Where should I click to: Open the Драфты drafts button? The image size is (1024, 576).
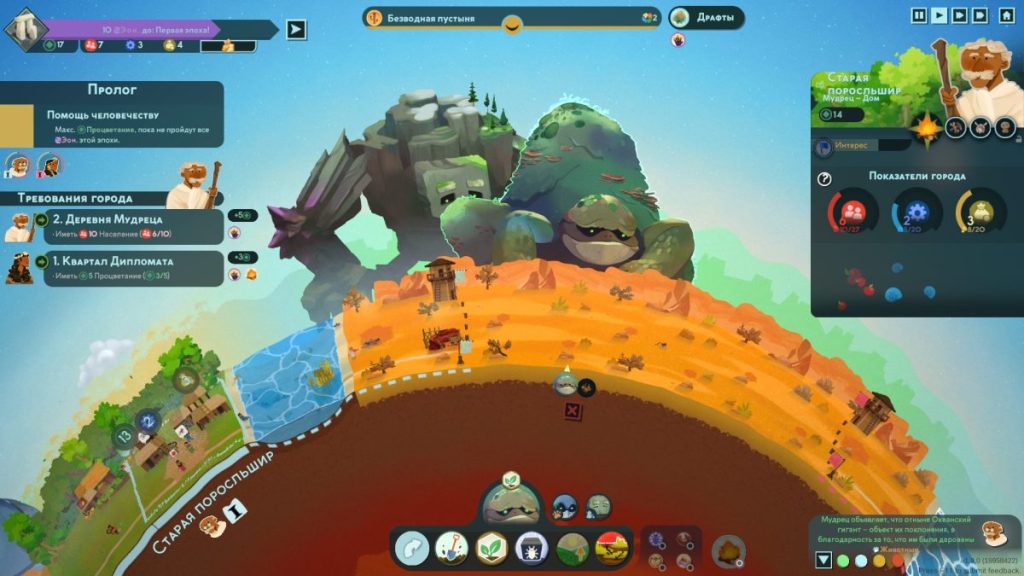[707, 18]
